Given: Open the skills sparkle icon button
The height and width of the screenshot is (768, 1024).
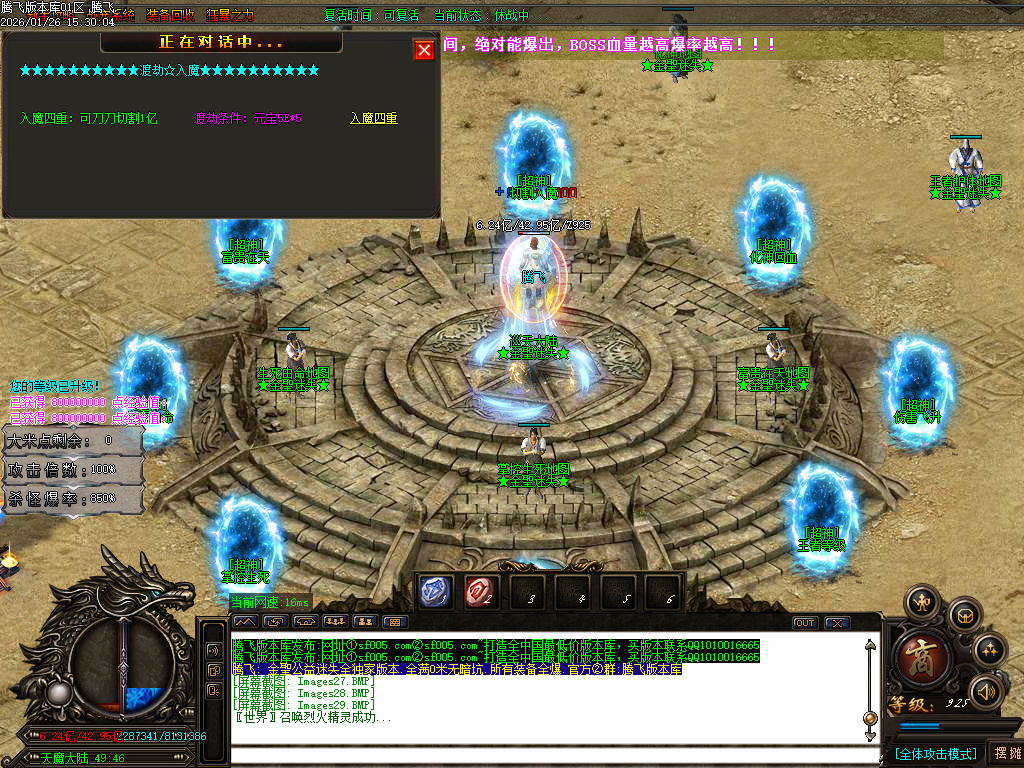Looking at the screenshot, I should (989, 650).
